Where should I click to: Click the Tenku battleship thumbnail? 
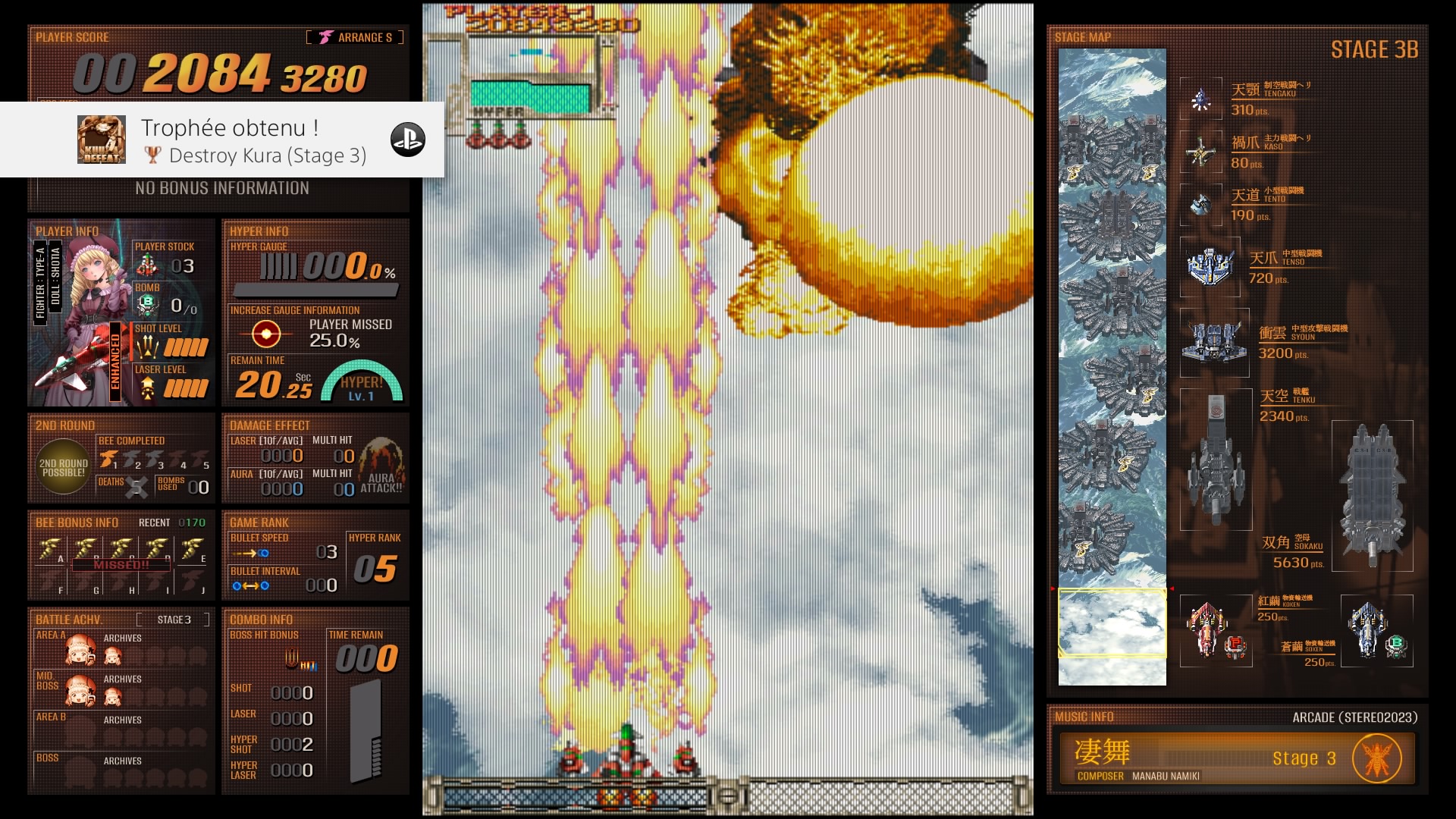[1216, 459]
